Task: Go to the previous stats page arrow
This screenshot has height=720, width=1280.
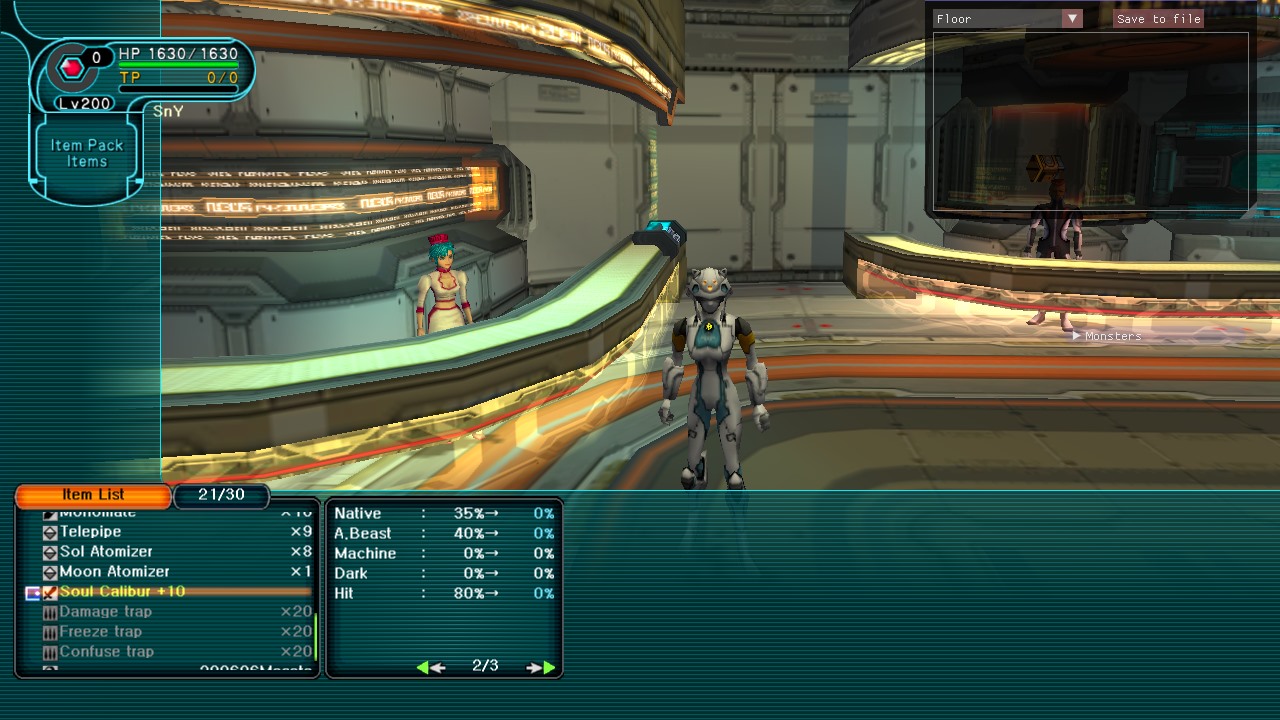Action: click(x=430, y=667)
